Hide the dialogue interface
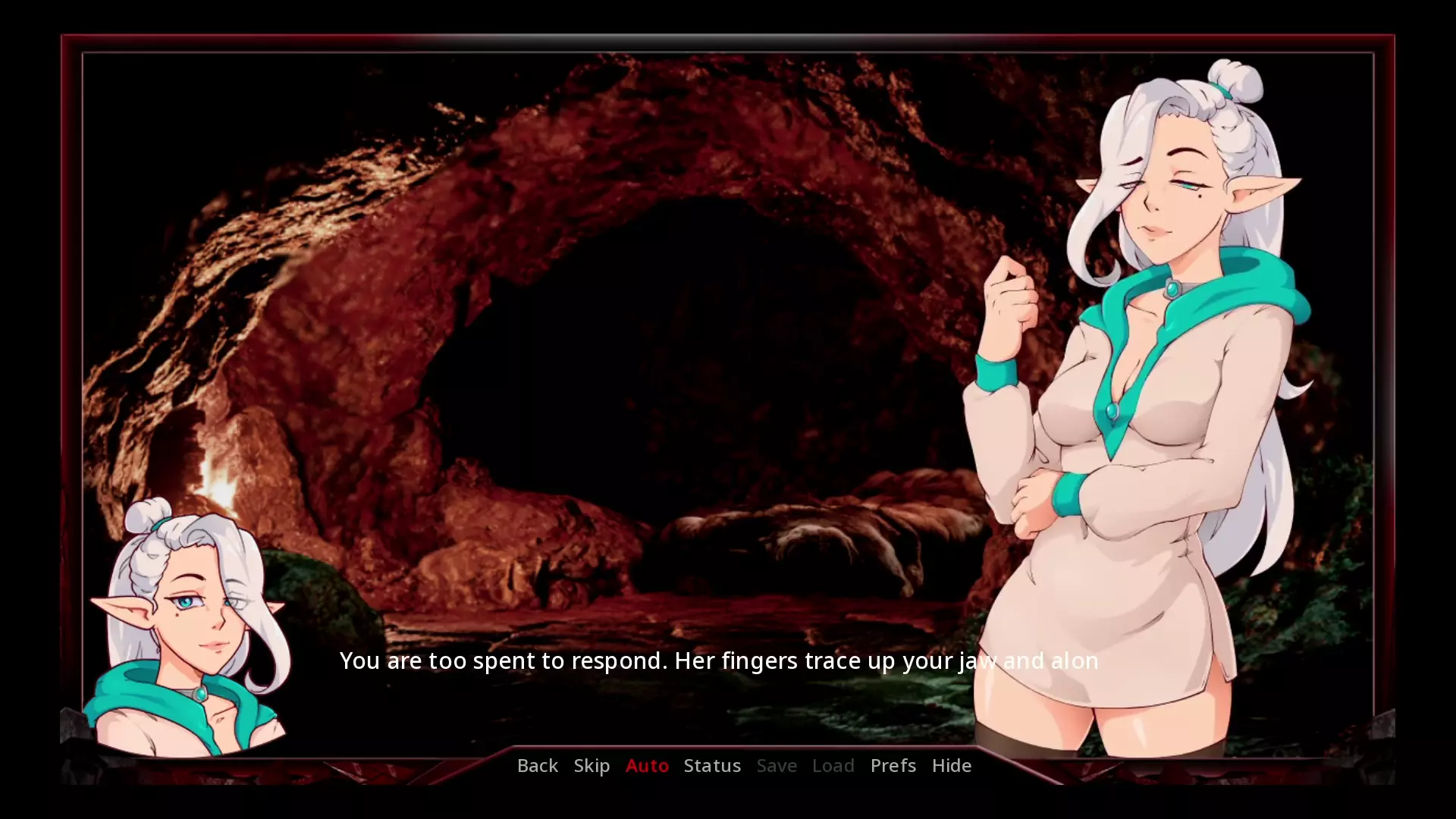 click(951, 765)
